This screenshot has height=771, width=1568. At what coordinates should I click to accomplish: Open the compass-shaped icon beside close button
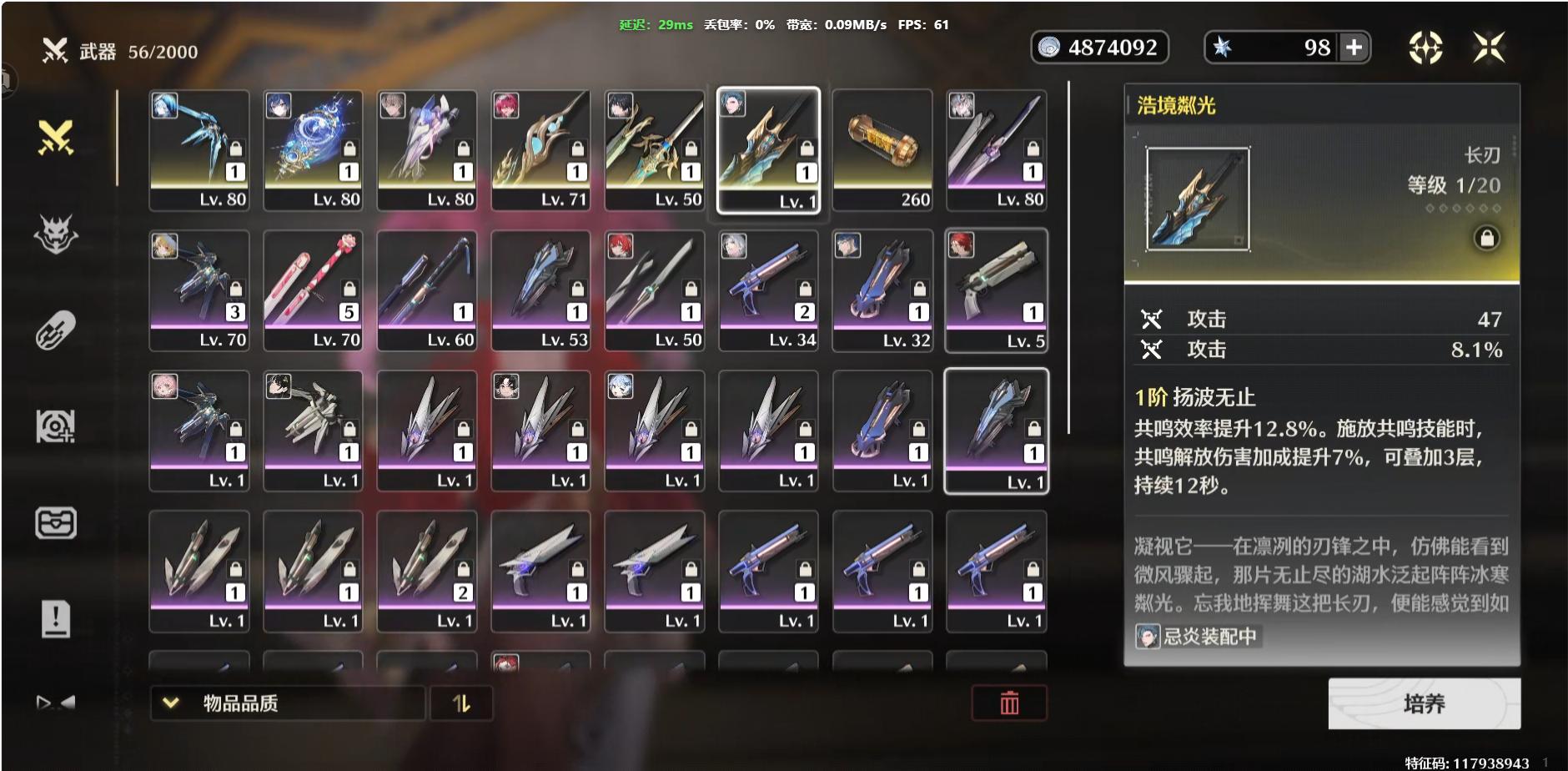coord(1425,48)
